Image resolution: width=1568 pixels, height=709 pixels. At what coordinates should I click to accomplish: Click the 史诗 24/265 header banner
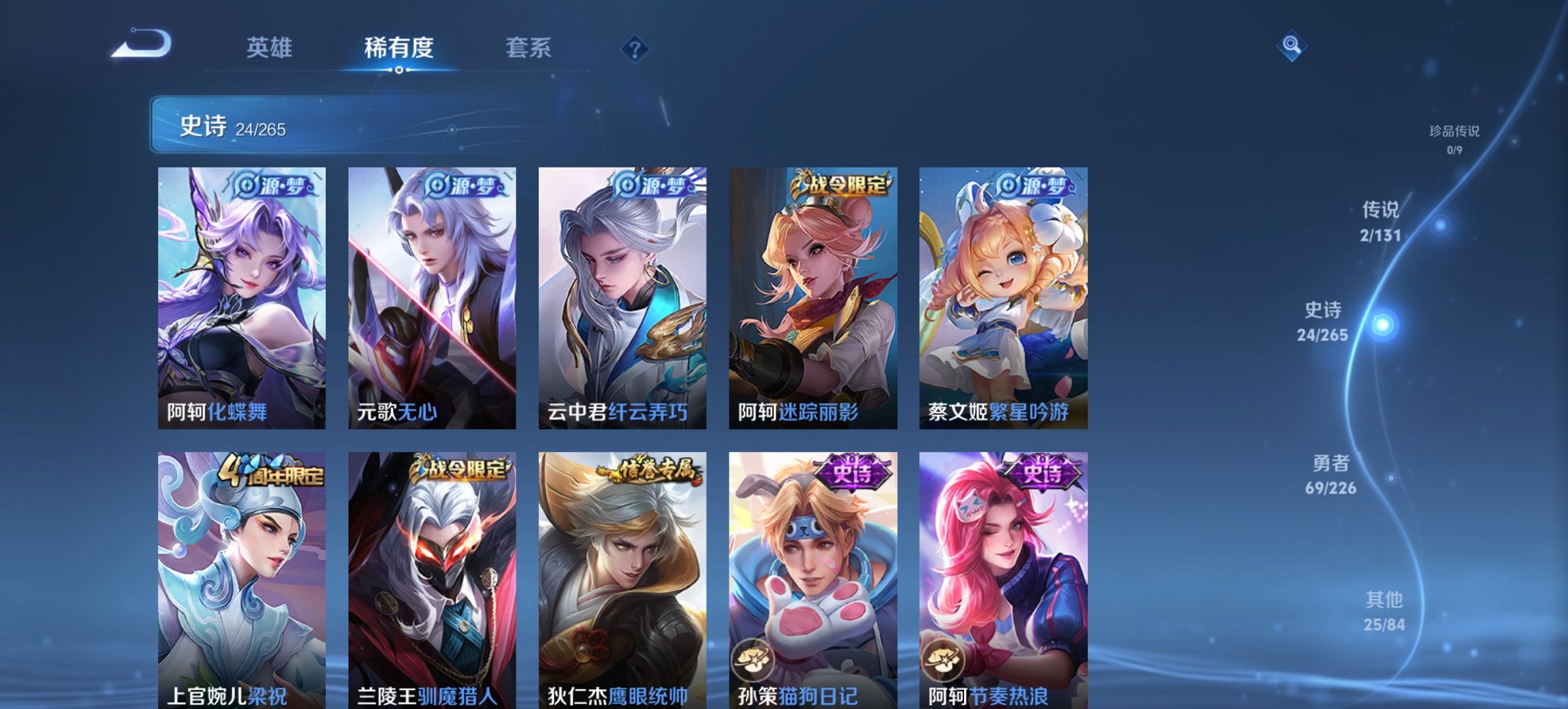tap(287, 125)
